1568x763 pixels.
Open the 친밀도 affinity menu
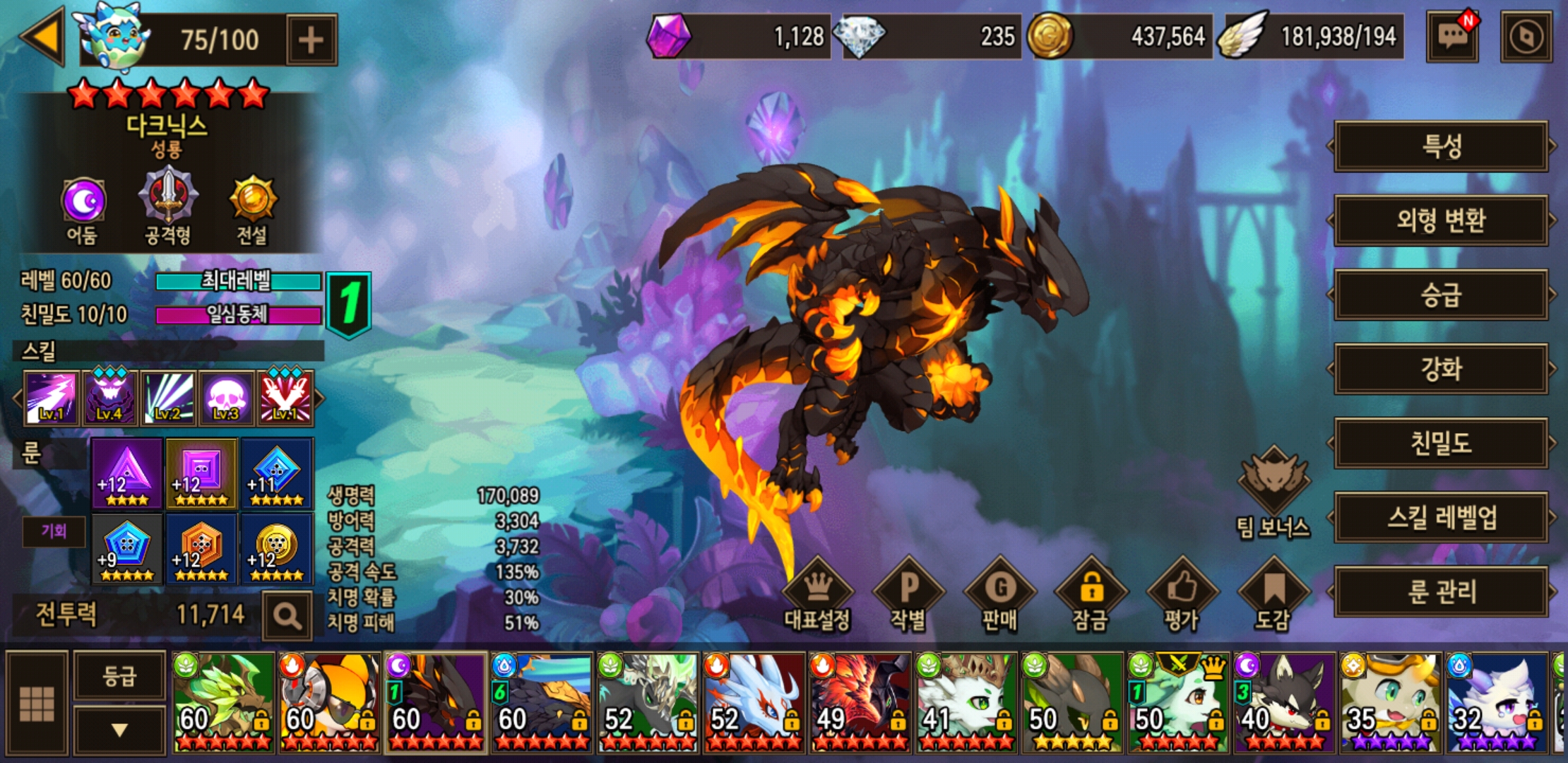pos(1441,443)
